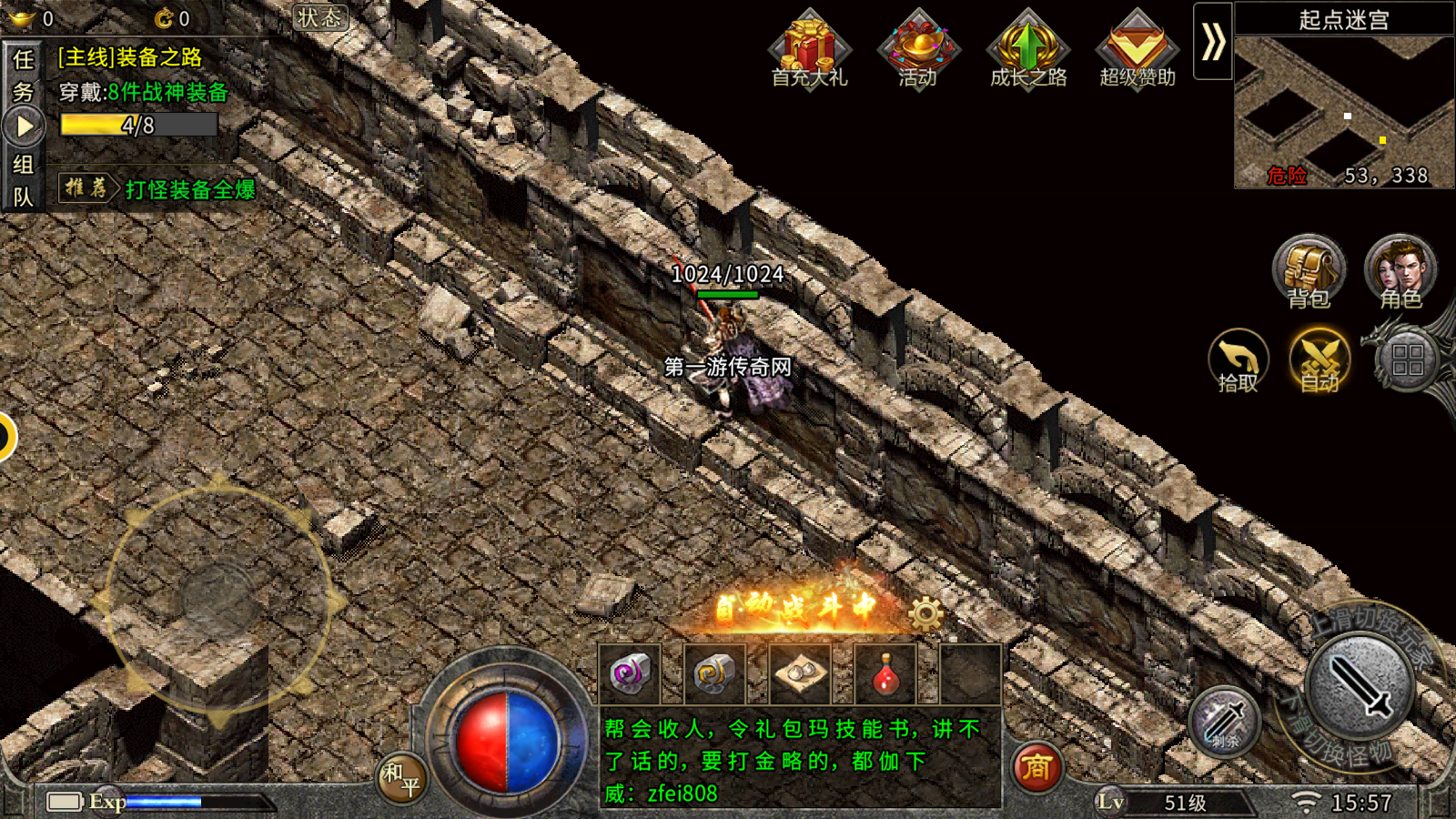Open the 首充大礼 first-recharge gift
The image size is (1456, 819).
pos(809,50)
